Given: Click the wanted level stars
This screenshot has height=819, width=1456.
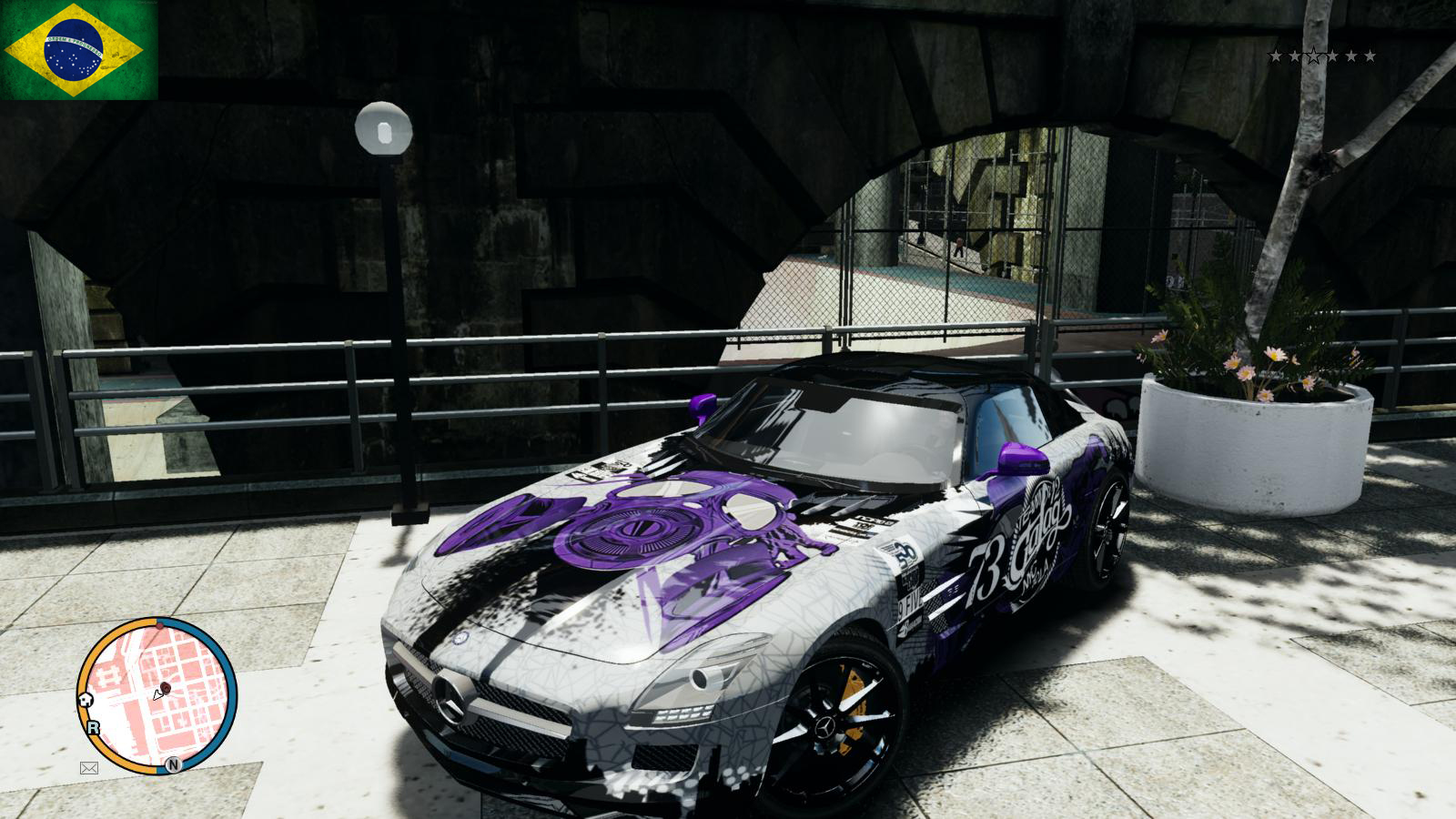Looking at the screenshot, I should pos(1321,56).
